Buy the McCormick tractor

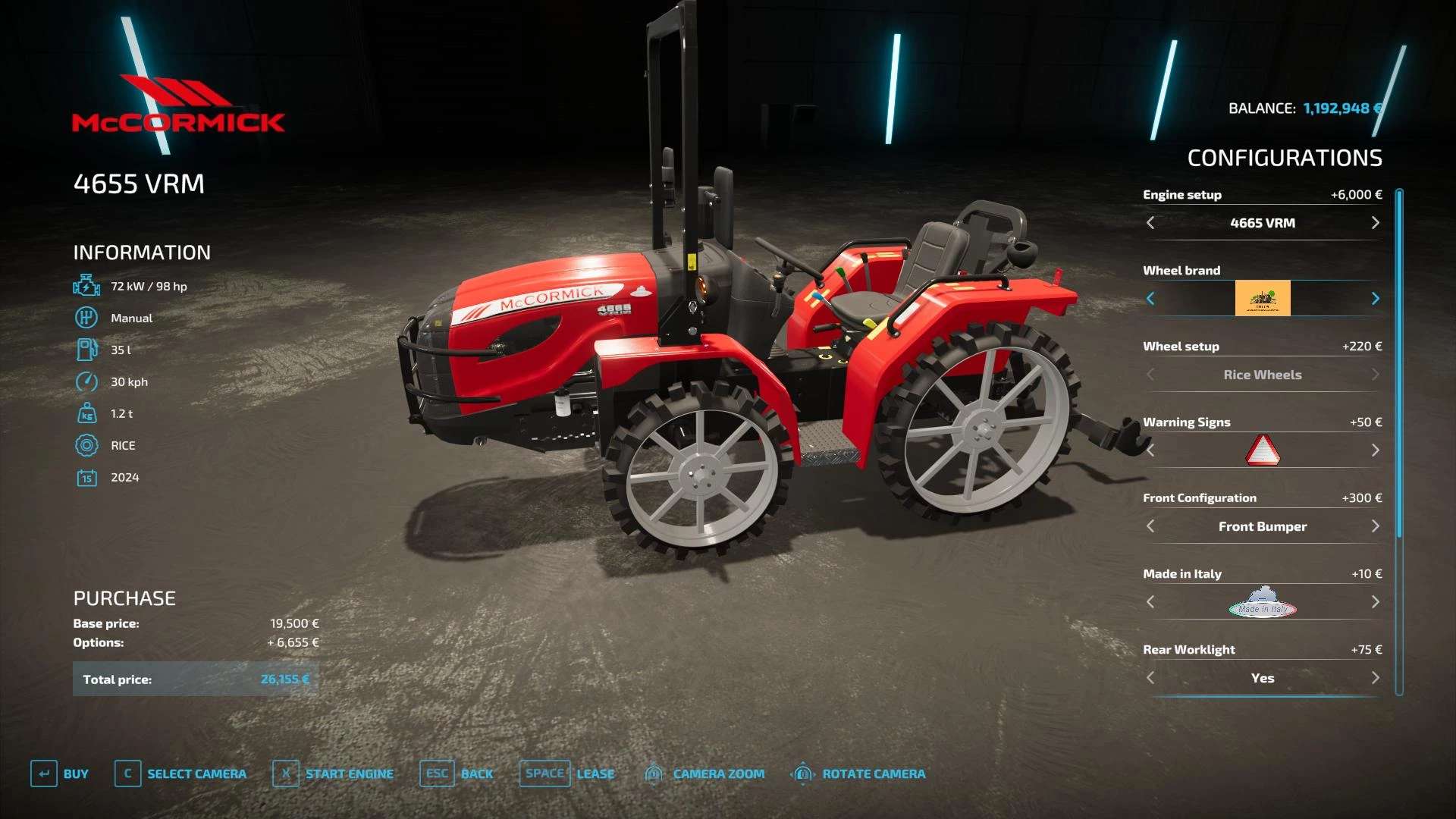(59, 773)
